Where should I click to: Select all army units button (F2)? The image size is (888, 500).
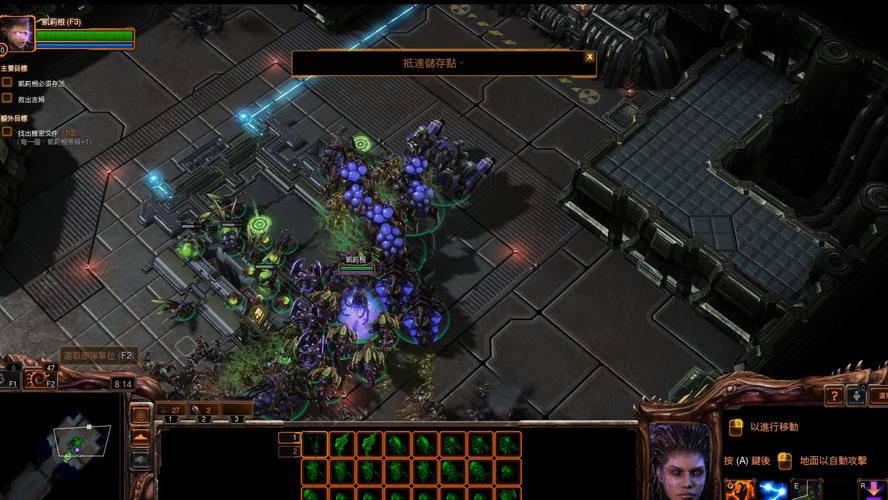[45, 377]
